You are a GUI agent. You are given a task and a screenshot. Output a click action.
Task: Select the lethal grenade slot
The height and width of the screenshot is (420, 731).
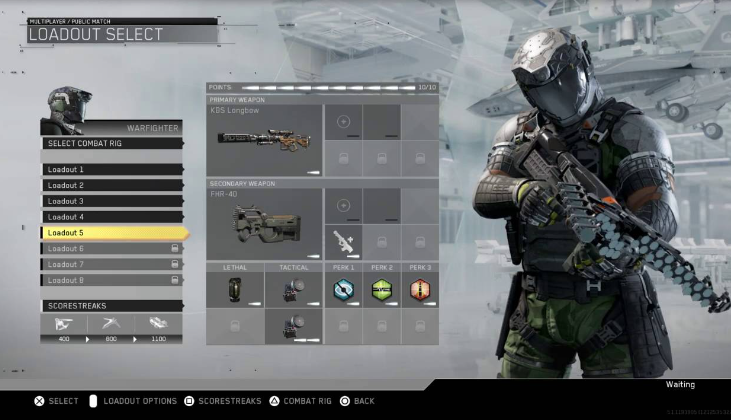(x=236, y=289)
